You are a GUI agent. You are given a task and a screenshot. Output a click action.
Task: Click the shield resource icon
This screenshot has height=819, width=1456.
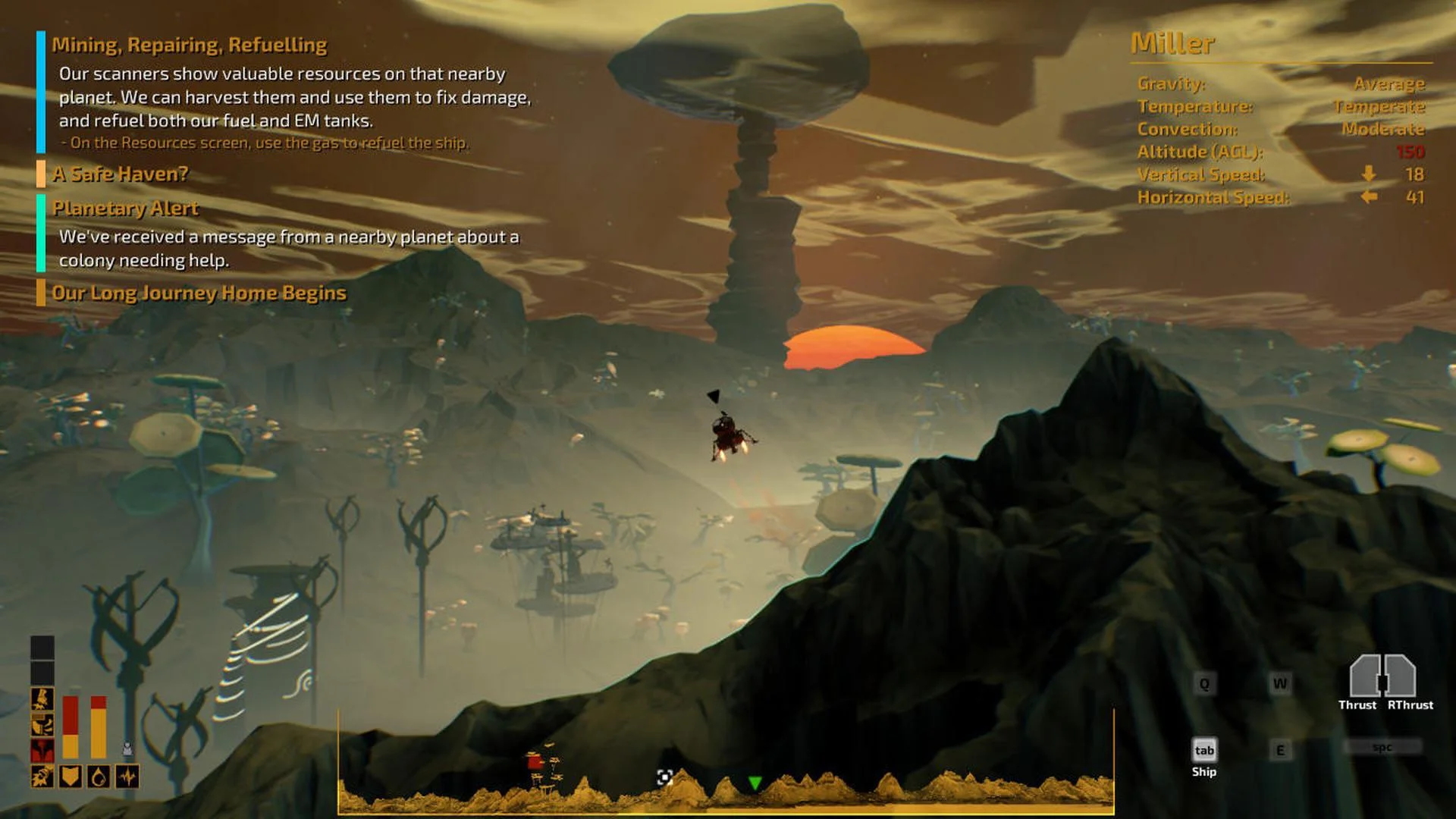[x=71, y=776]
